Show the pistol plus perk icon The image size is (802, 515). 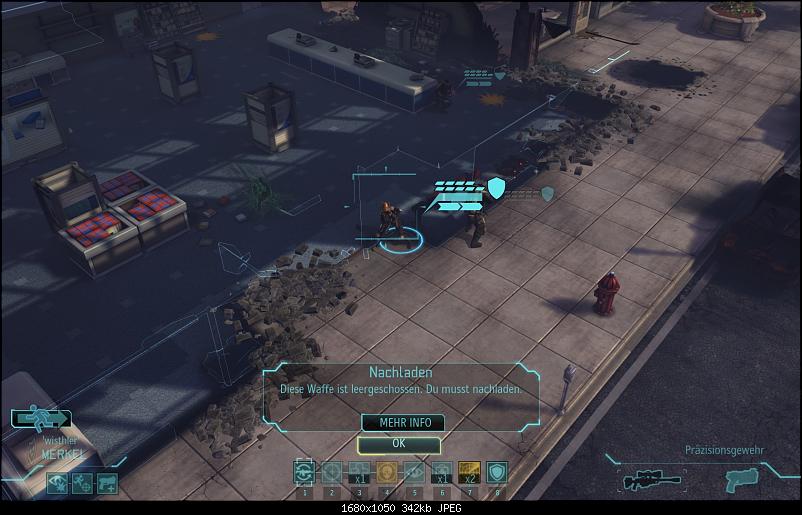pyautogui.click(x=107, y=483)
